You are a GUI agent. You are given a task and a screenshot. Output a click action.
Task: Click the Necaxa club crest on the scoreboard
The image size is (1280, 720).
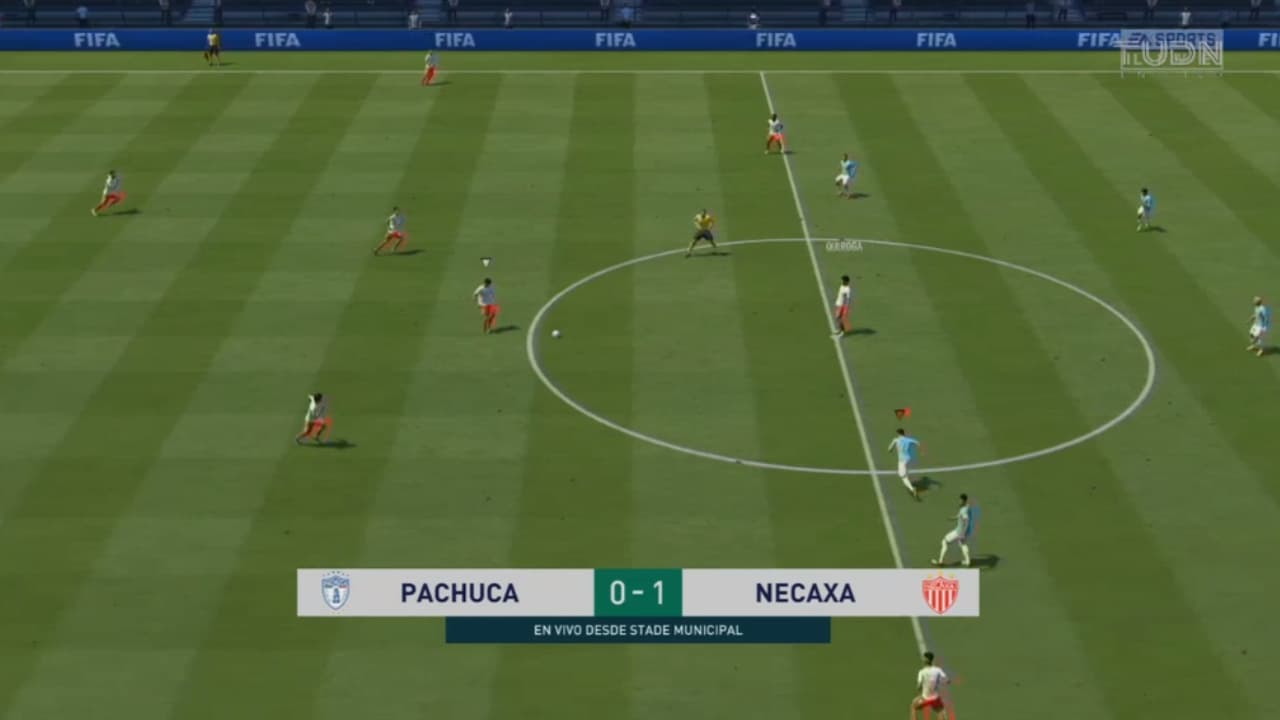[x=941, y=592]
